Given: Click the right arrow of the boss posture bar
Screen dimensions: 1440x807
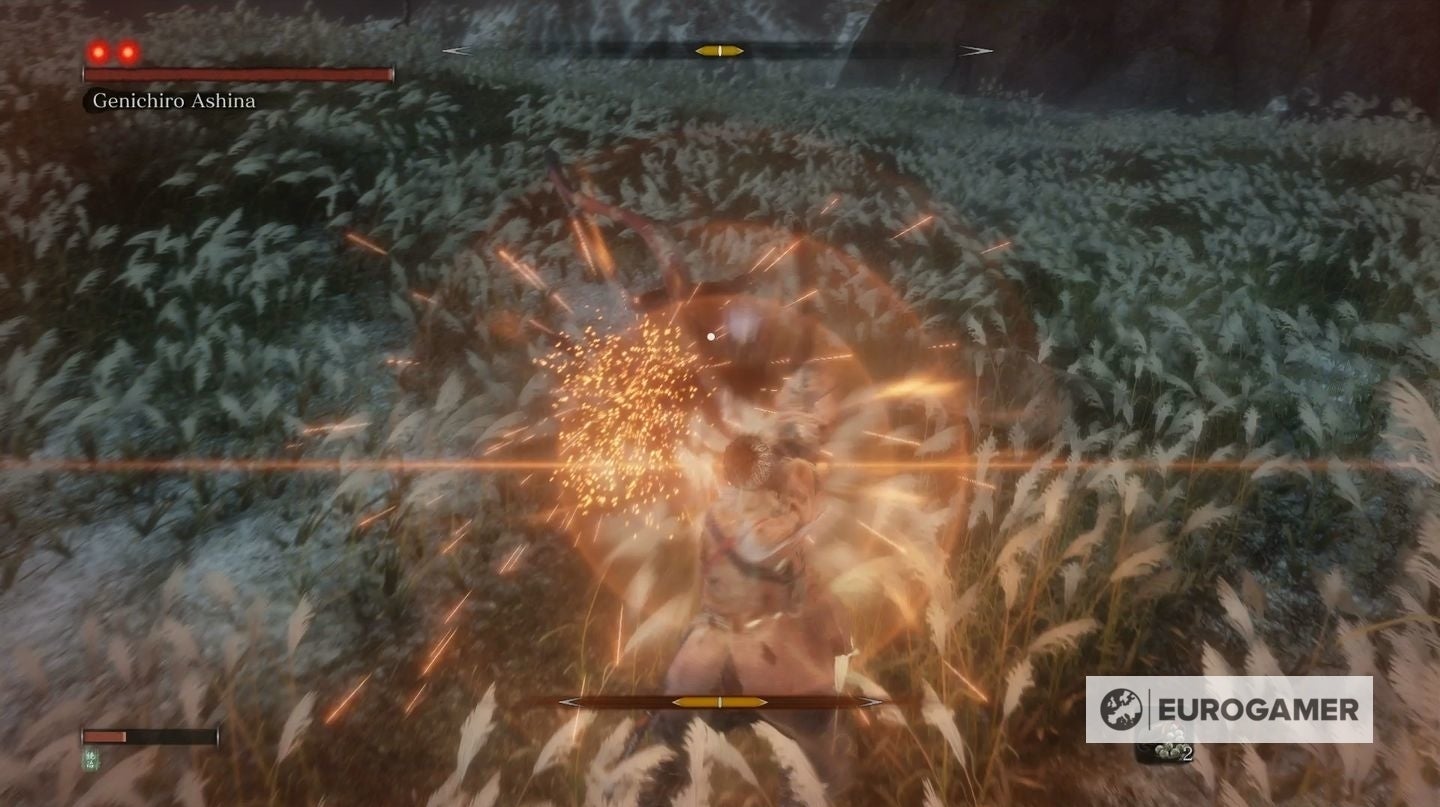Looking at the screenshot, I should point(975,50).
